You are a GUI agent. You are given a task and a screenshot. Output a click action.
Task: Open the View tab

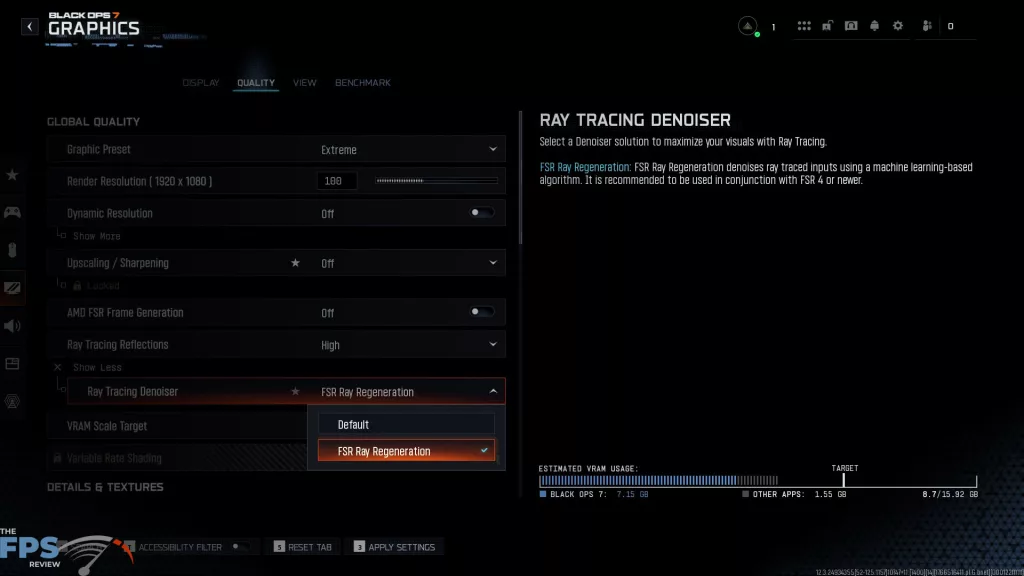(305, 83)
